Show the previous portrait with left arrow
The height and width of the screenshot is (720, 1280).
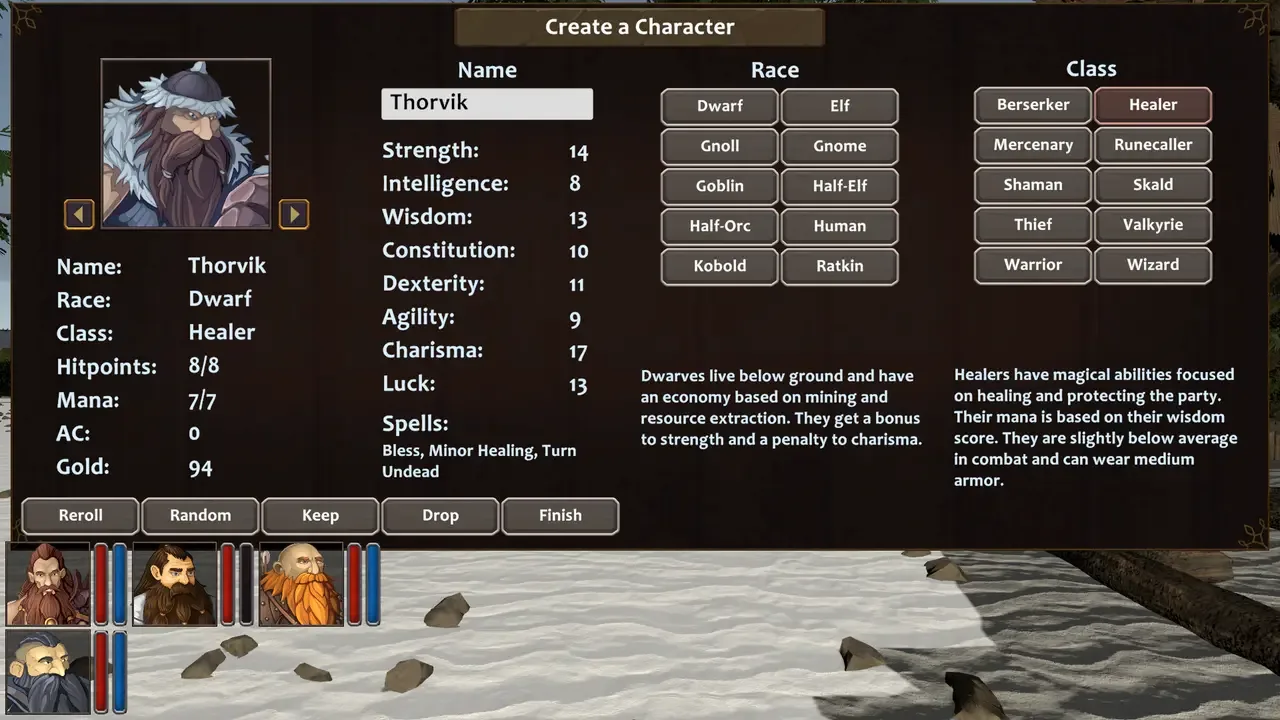79,214
